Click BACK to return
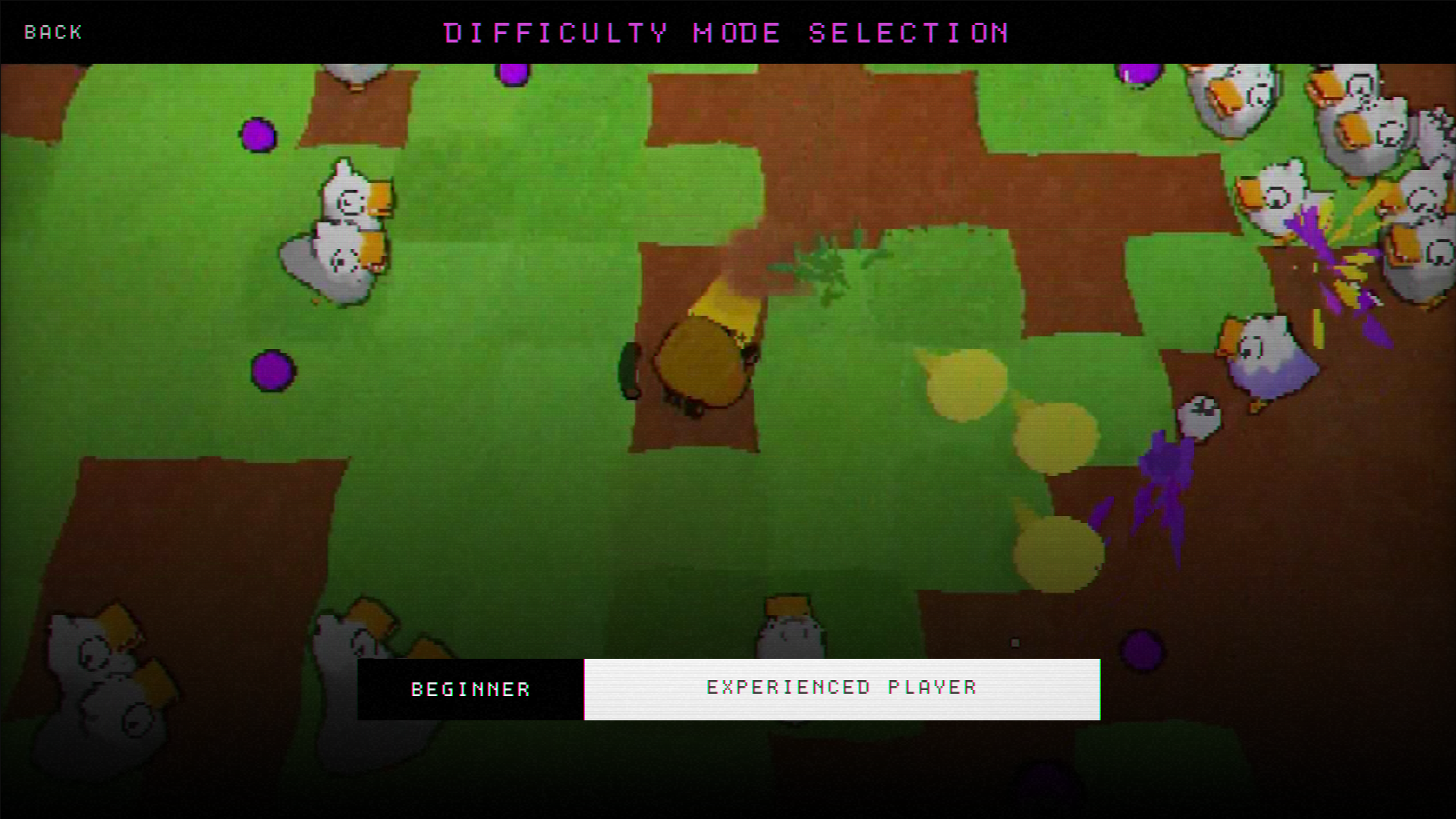 click(x=53, y=32)
